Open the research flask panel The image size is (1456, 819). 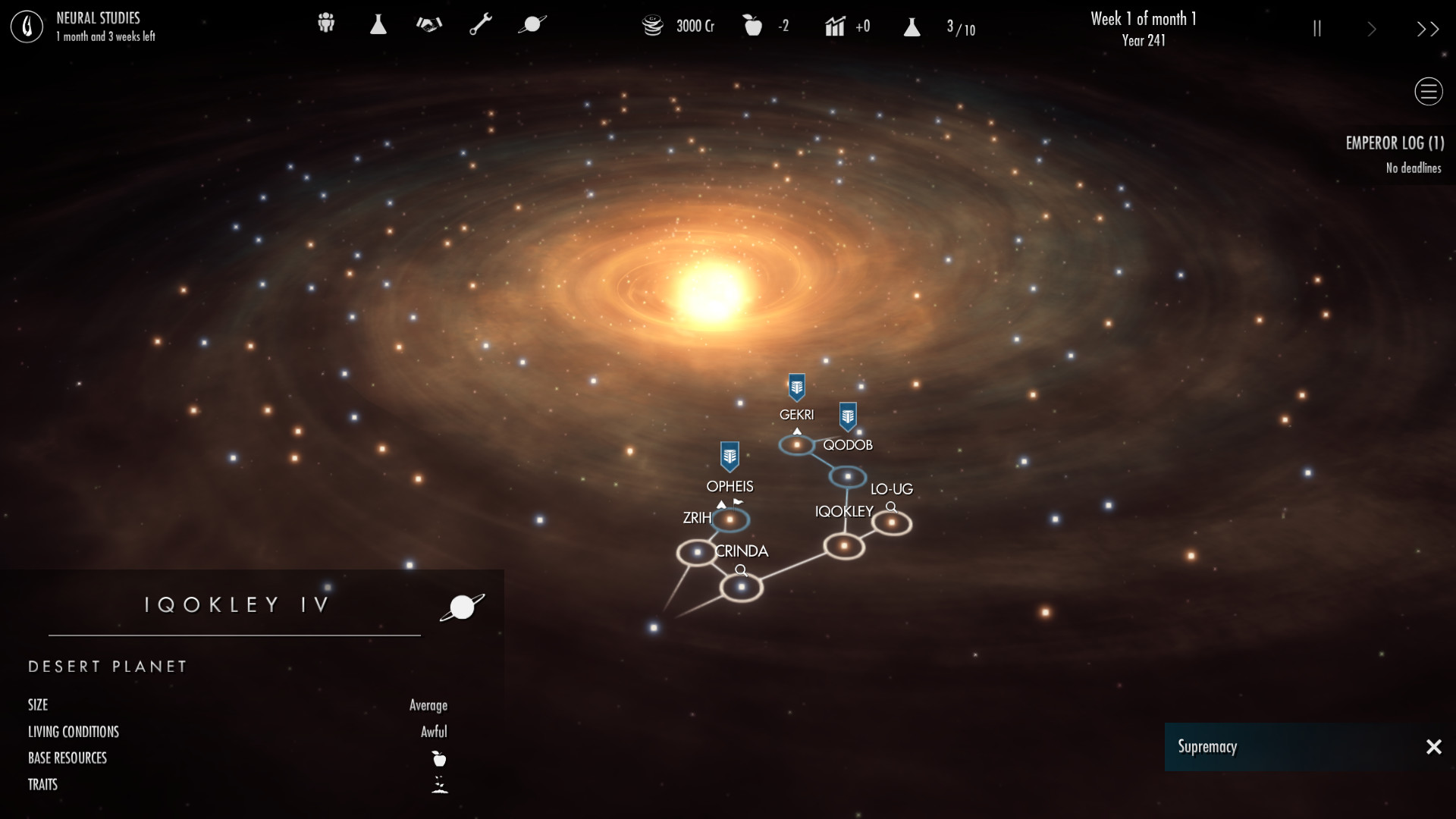(x=378, y=24)
